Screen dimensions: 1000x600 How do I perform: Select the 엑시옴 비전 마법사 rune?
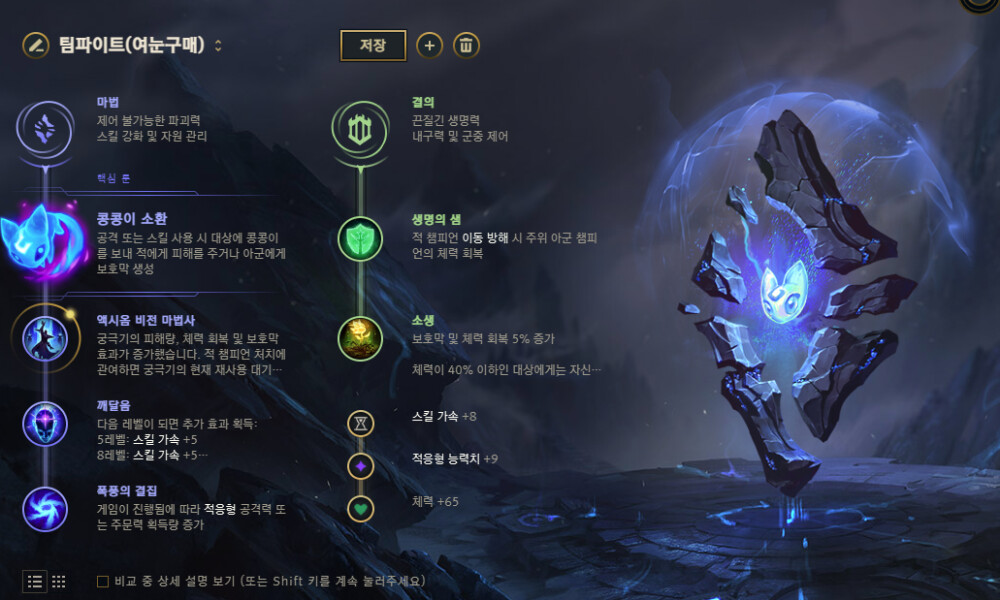[45, 338]
